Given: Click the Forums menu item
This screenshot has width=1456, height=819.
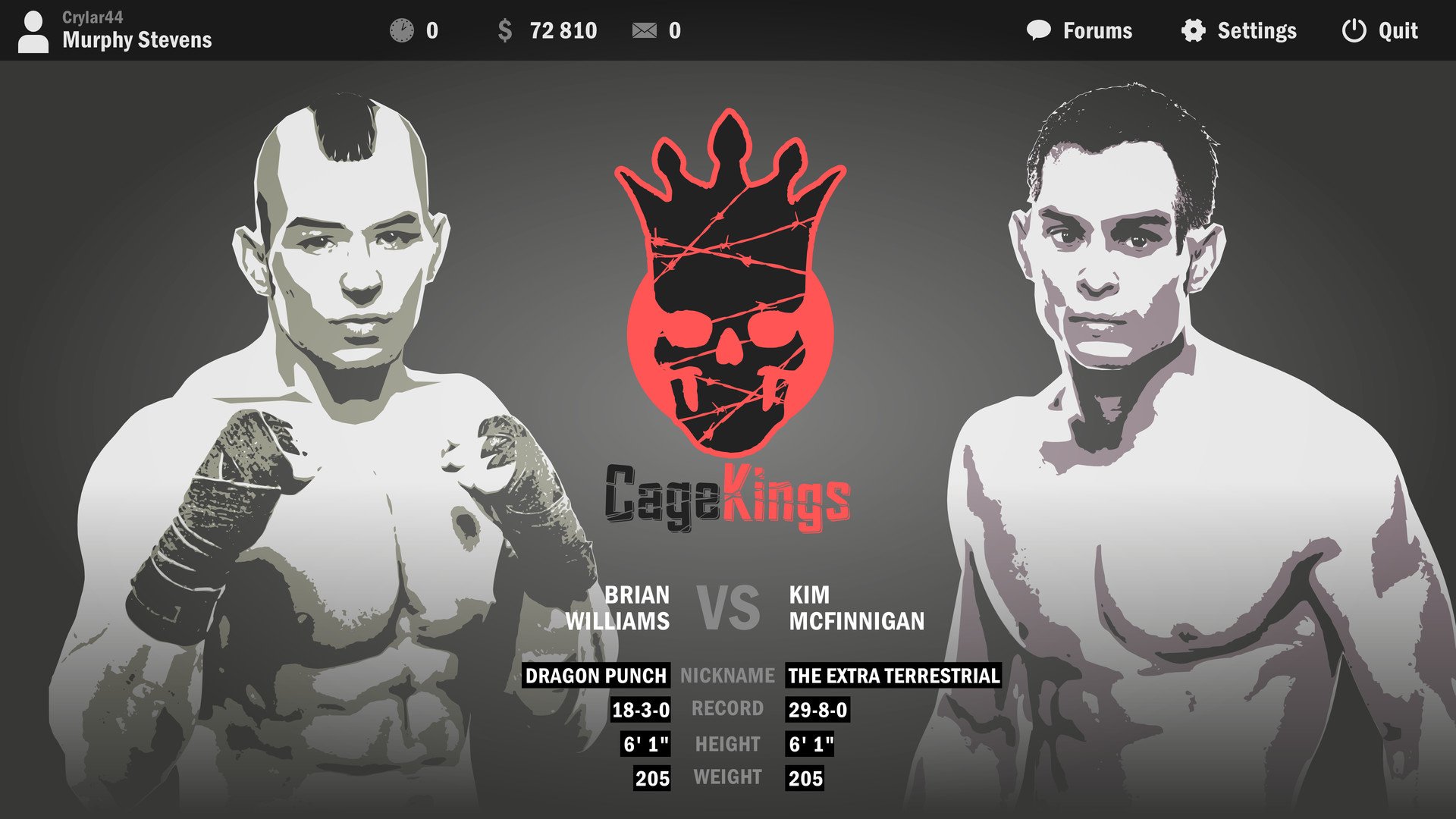Looking at the screenshot, I should click(x=1098, y=30).
